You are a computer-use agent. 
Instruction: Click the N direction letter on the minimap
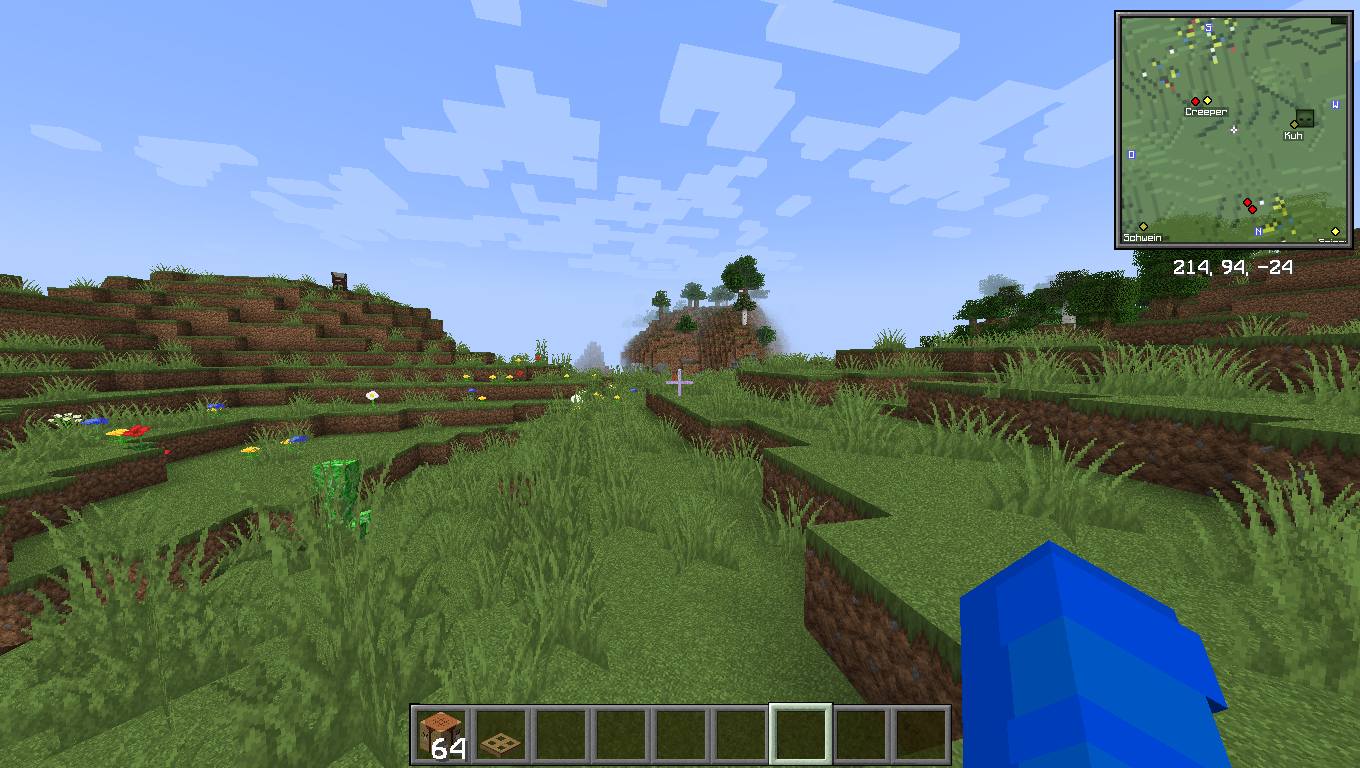pos(1257,231)
